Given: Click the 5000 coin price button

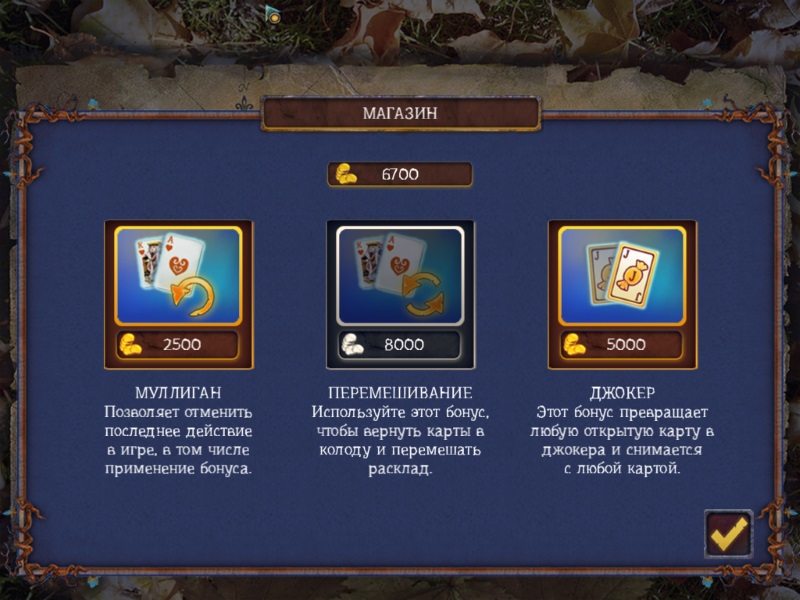Looking at the screenshot, I should pyautogui.click(x=622, y=345).
